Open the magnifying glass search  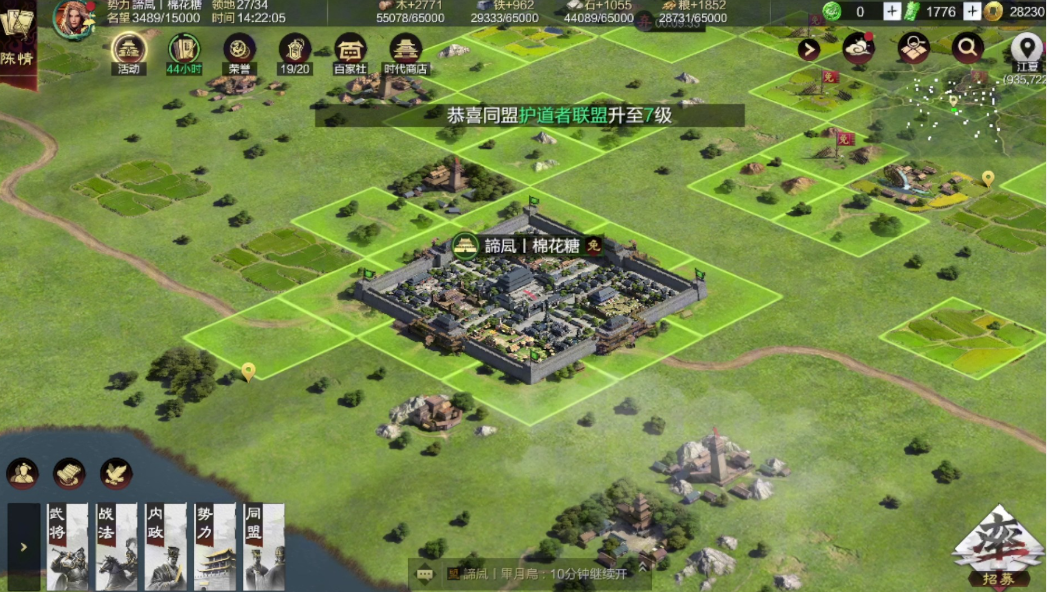(x=968, y=47)
